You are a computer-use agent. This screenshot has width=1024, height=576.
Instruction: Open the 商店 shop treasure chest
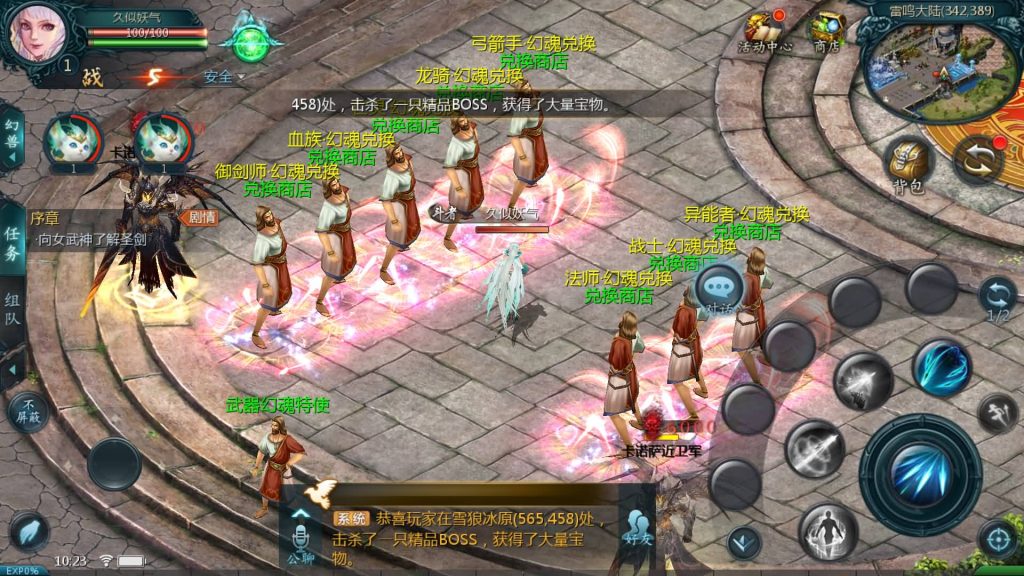click(x=827, y=30)
